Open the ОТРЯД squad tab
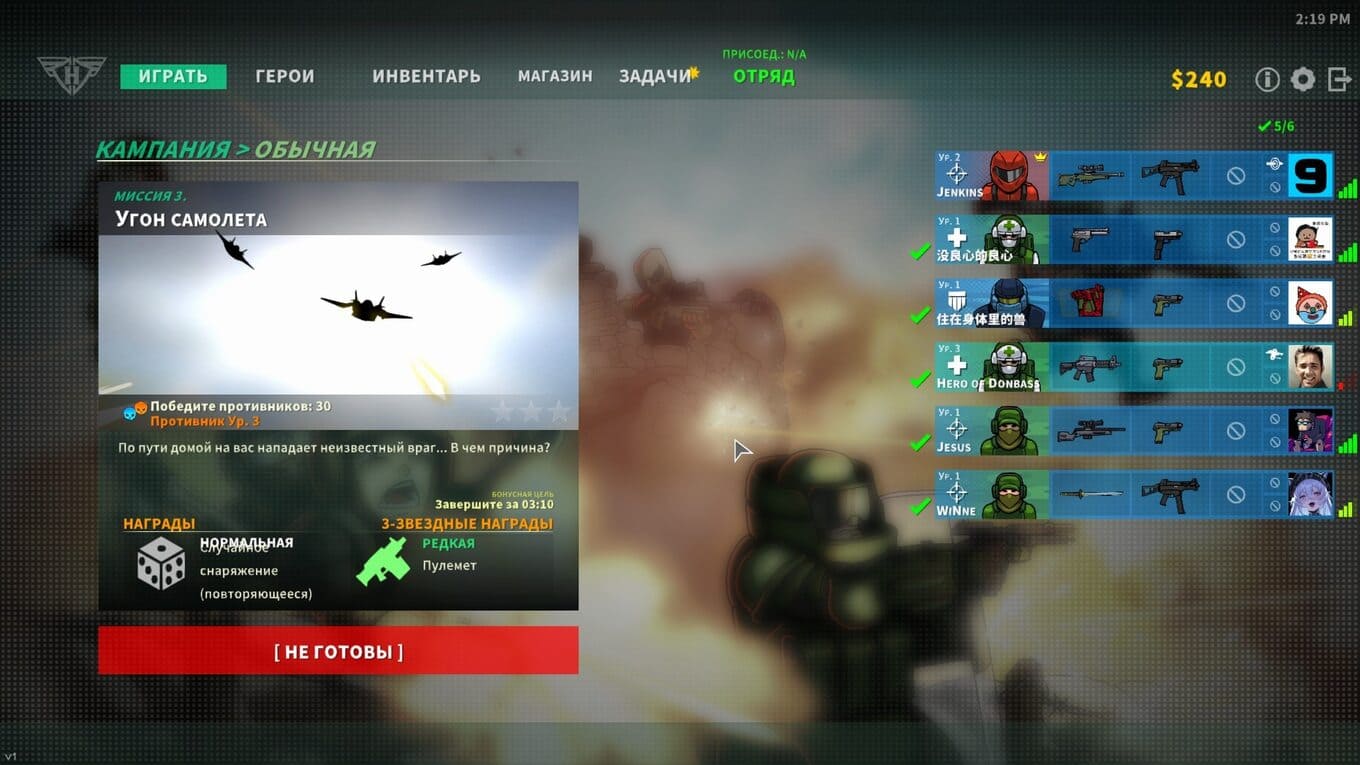 [x=764, y=77]
